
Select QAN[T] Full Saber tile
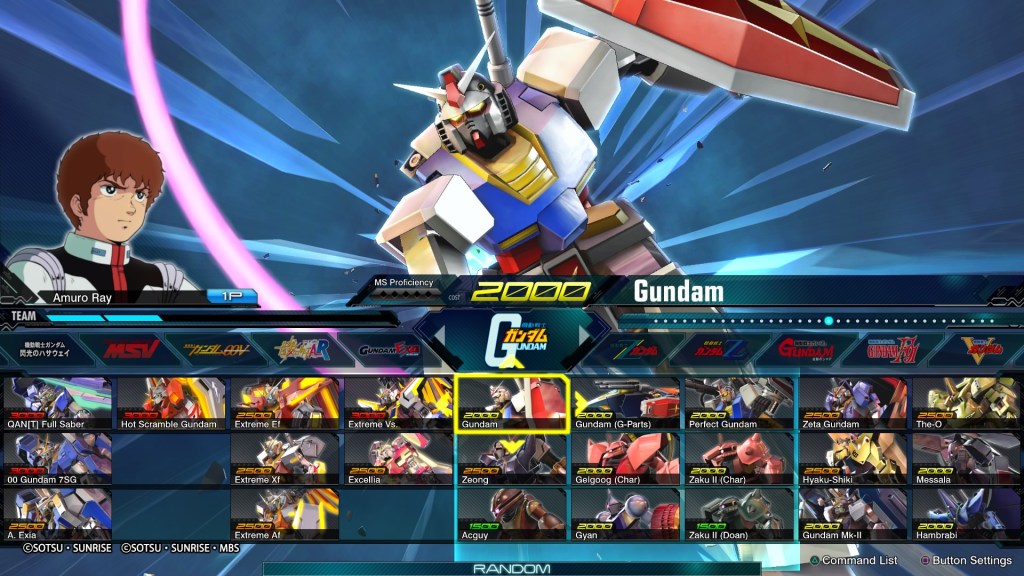(x=57, y=402)
